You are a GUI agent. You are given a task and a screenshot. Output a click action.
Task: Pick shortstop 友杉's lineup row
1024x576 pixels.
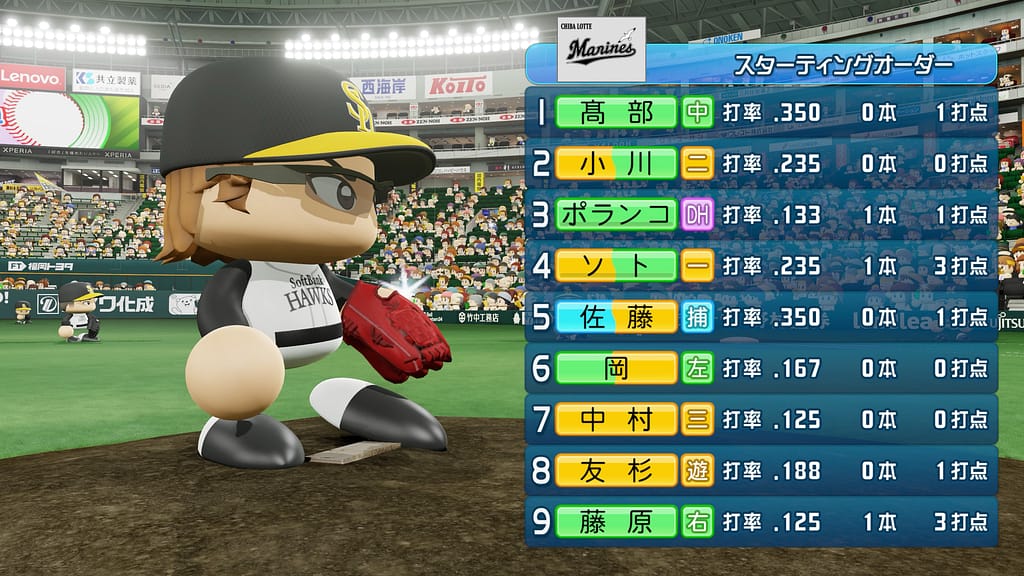tap(616, 470)
